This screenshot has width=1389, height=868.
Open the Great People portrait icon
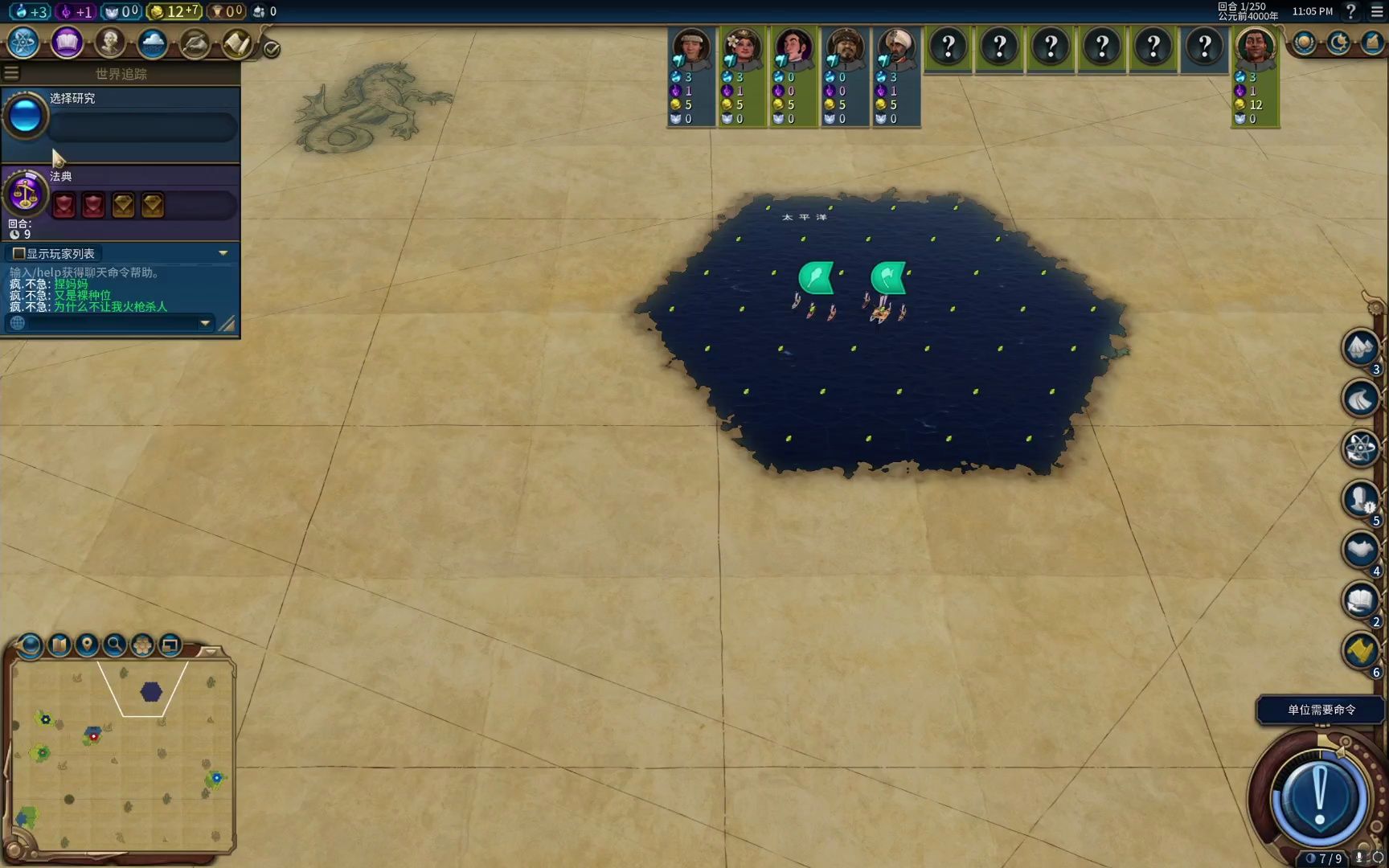(110, 43)
